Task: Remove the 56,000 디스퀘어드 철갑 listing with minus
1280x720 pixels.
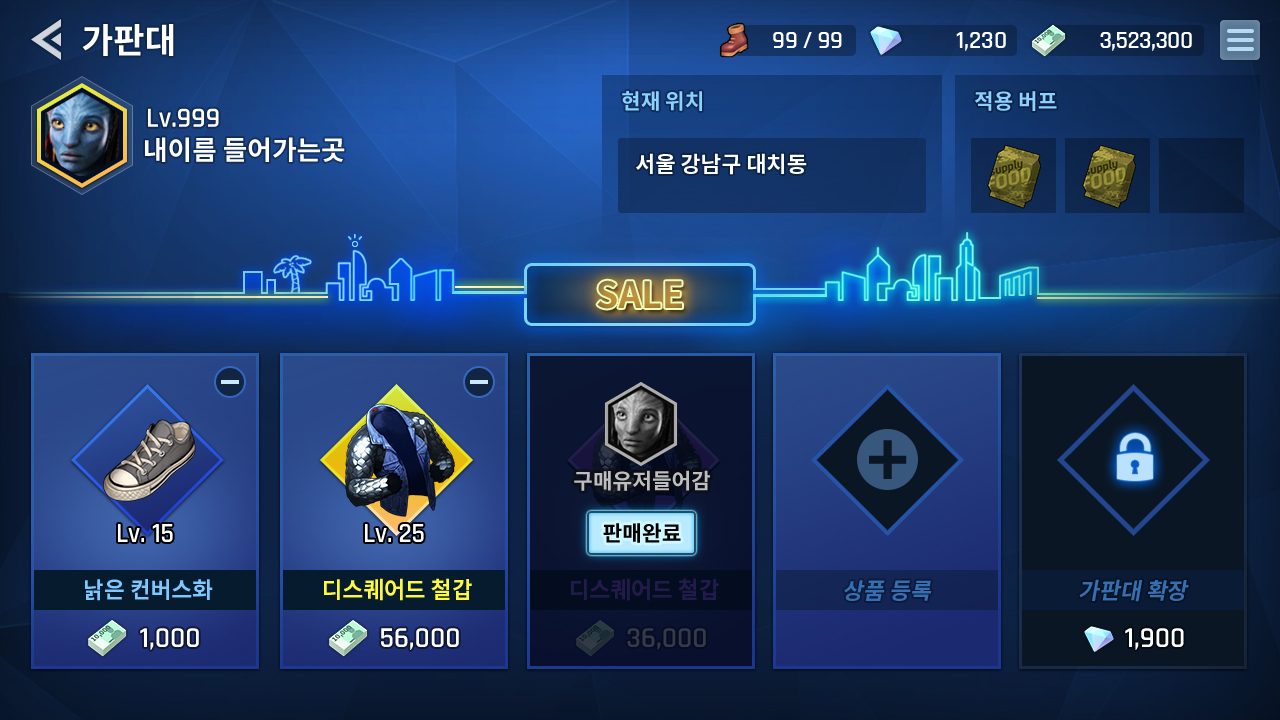Action: [478, 382]
